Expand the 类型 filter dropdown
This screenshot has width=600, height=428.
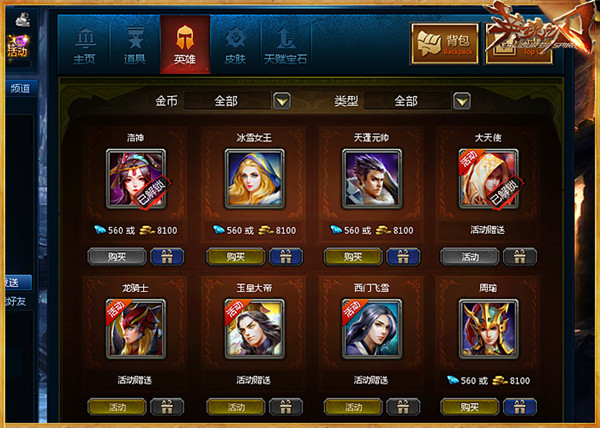coord(461,100)
